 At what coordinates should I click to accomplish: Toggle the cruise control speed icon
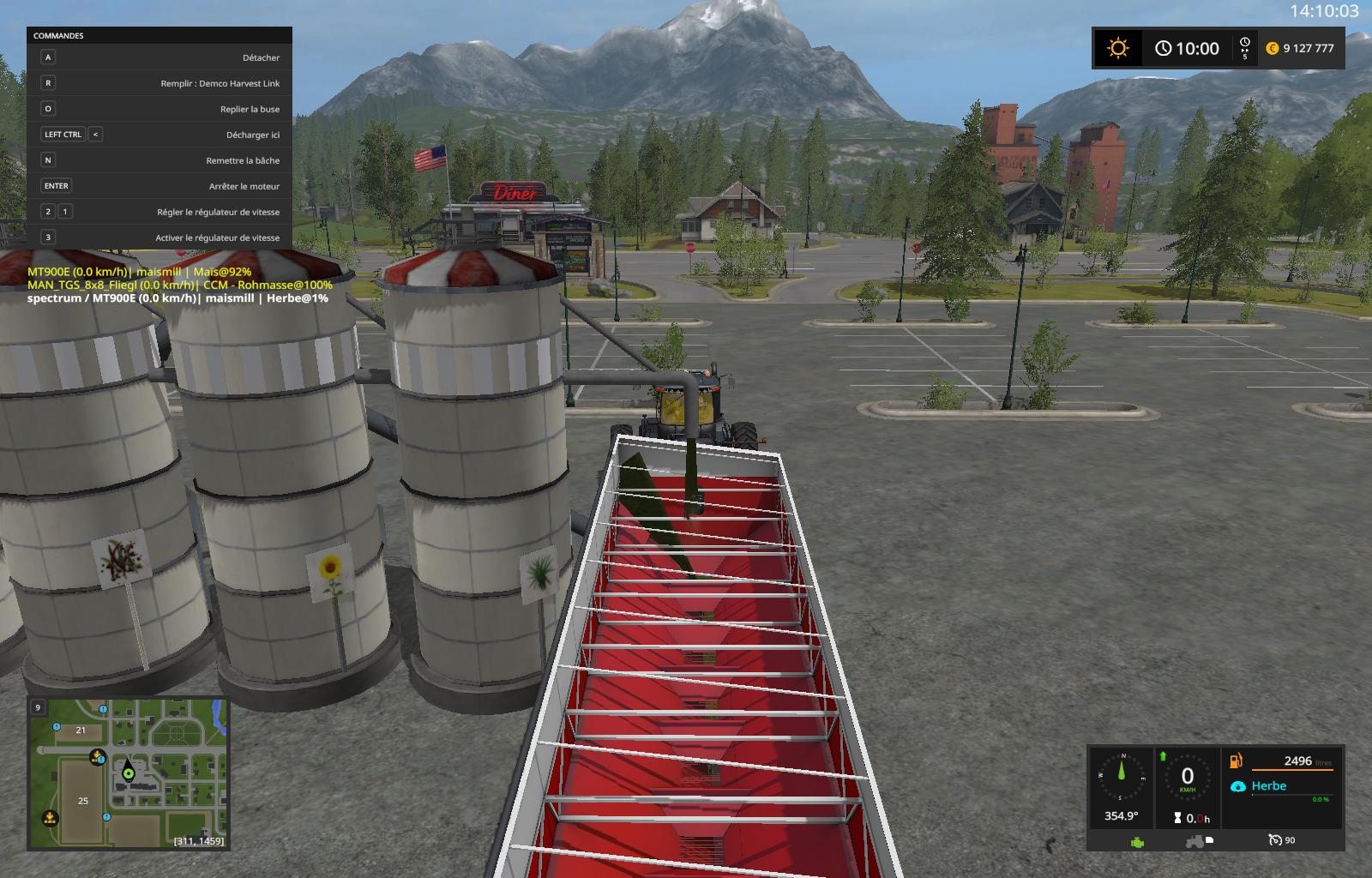point(1276,840)
